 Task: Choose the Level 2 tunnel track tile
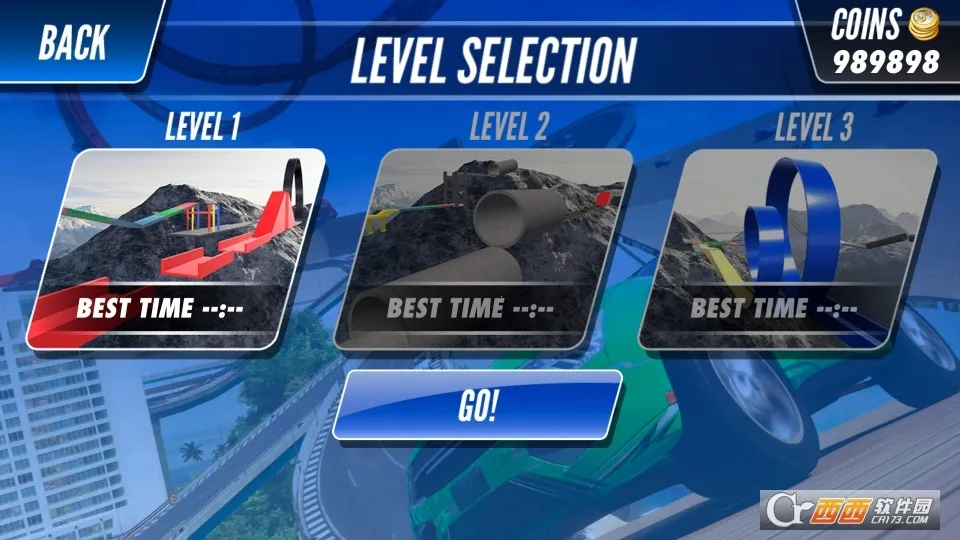tap(483, 249)
